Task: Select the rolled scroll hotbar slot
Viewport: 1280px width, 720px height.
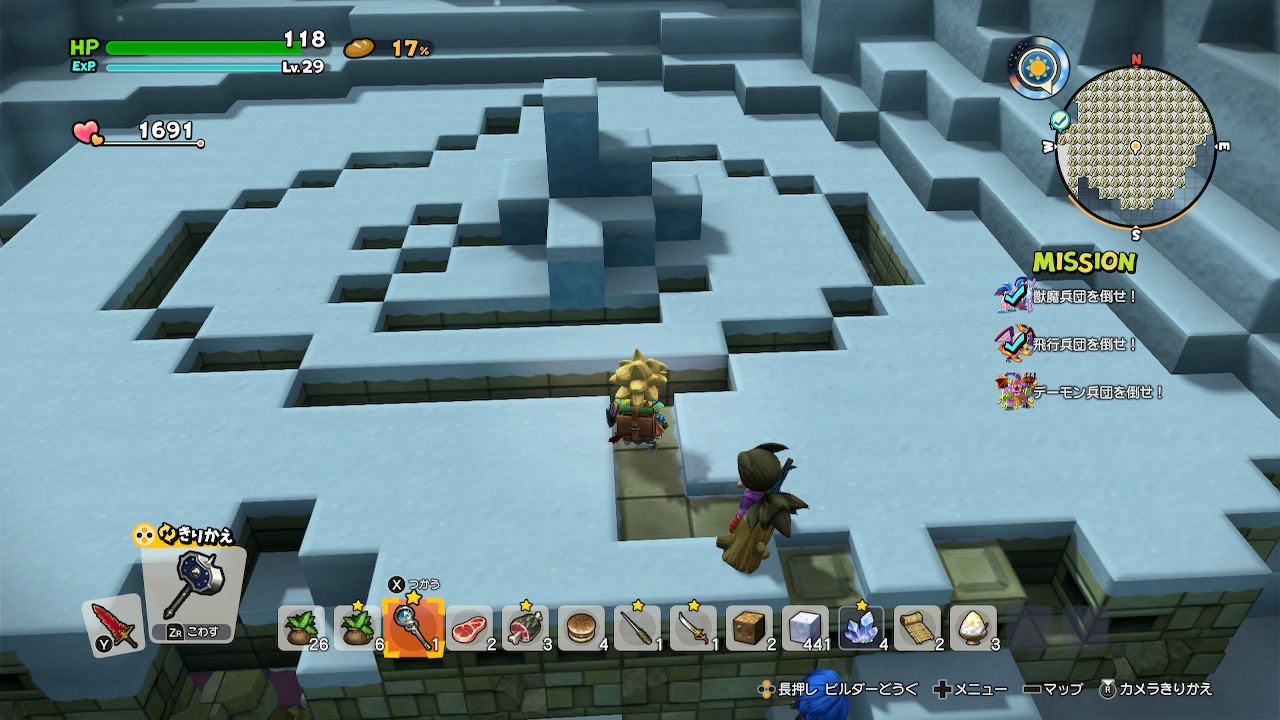Action: pyautogui.click(x=917, y=629)
